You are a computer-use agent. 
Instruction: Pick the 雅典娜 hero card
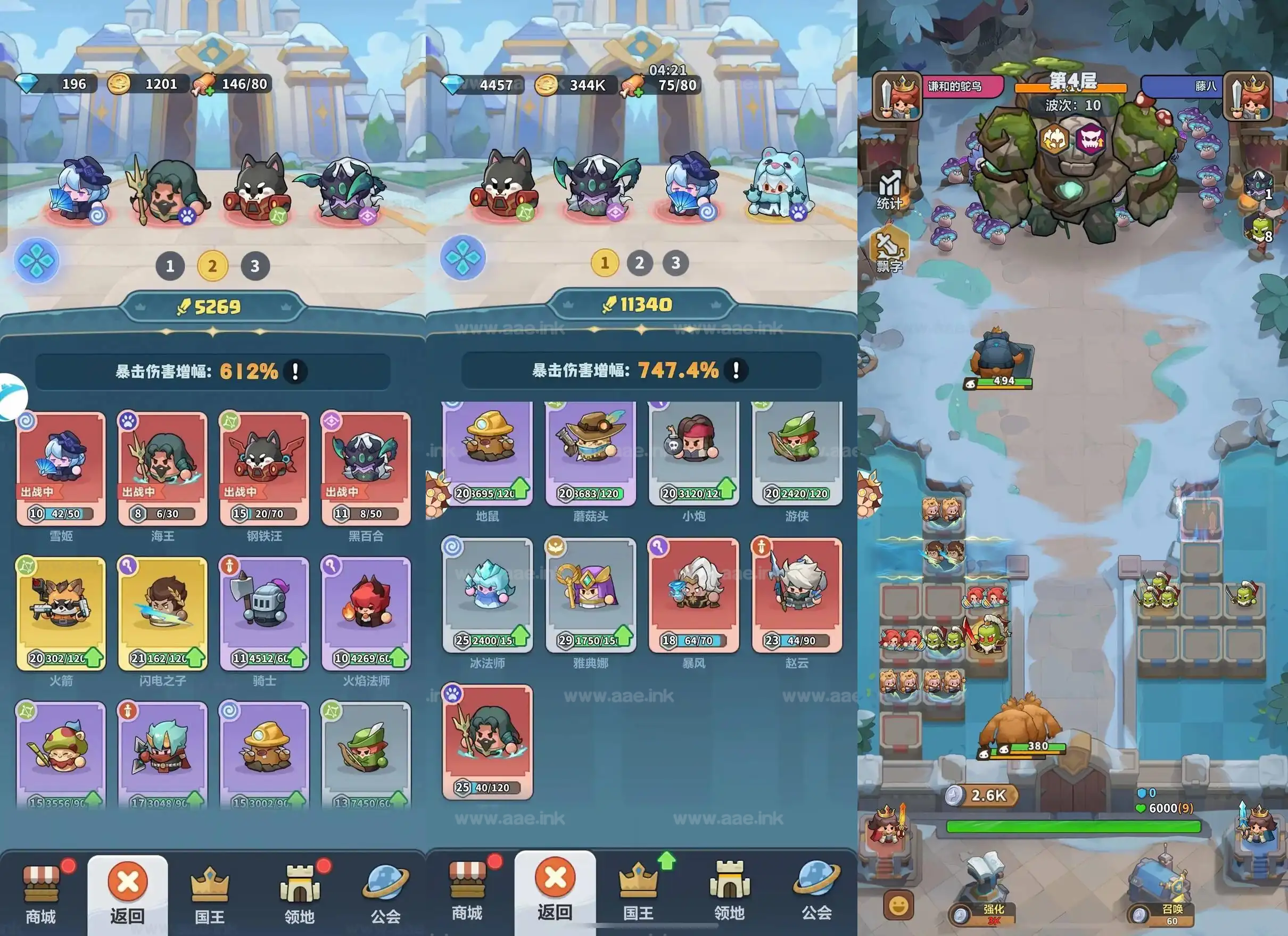coord(591,595)
